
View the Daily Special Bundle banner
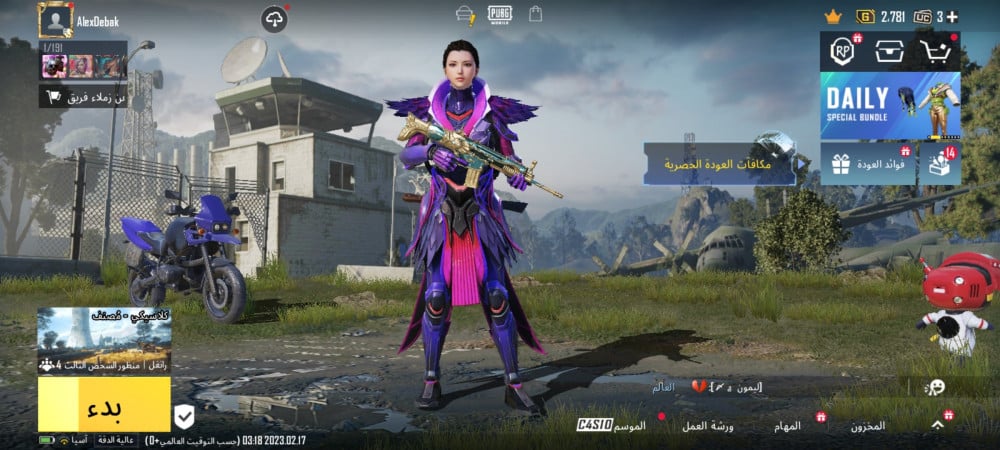pyautogui.click(x=890, y=105)
